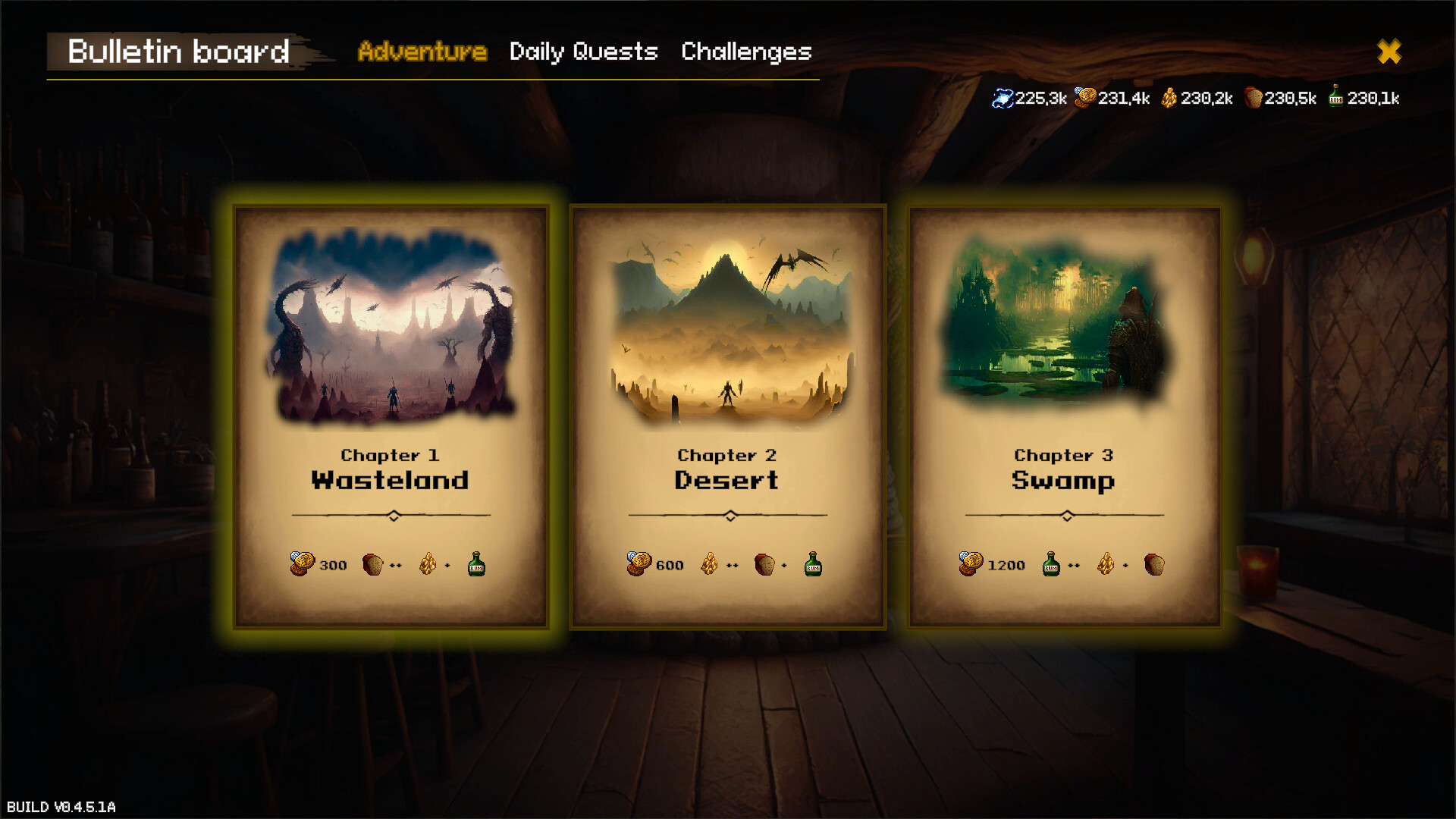This screenshot has height=819, width=1456.
Task: Click the gold nugget reward icon on Chapter 2 card
Action: tap(710, 564)
